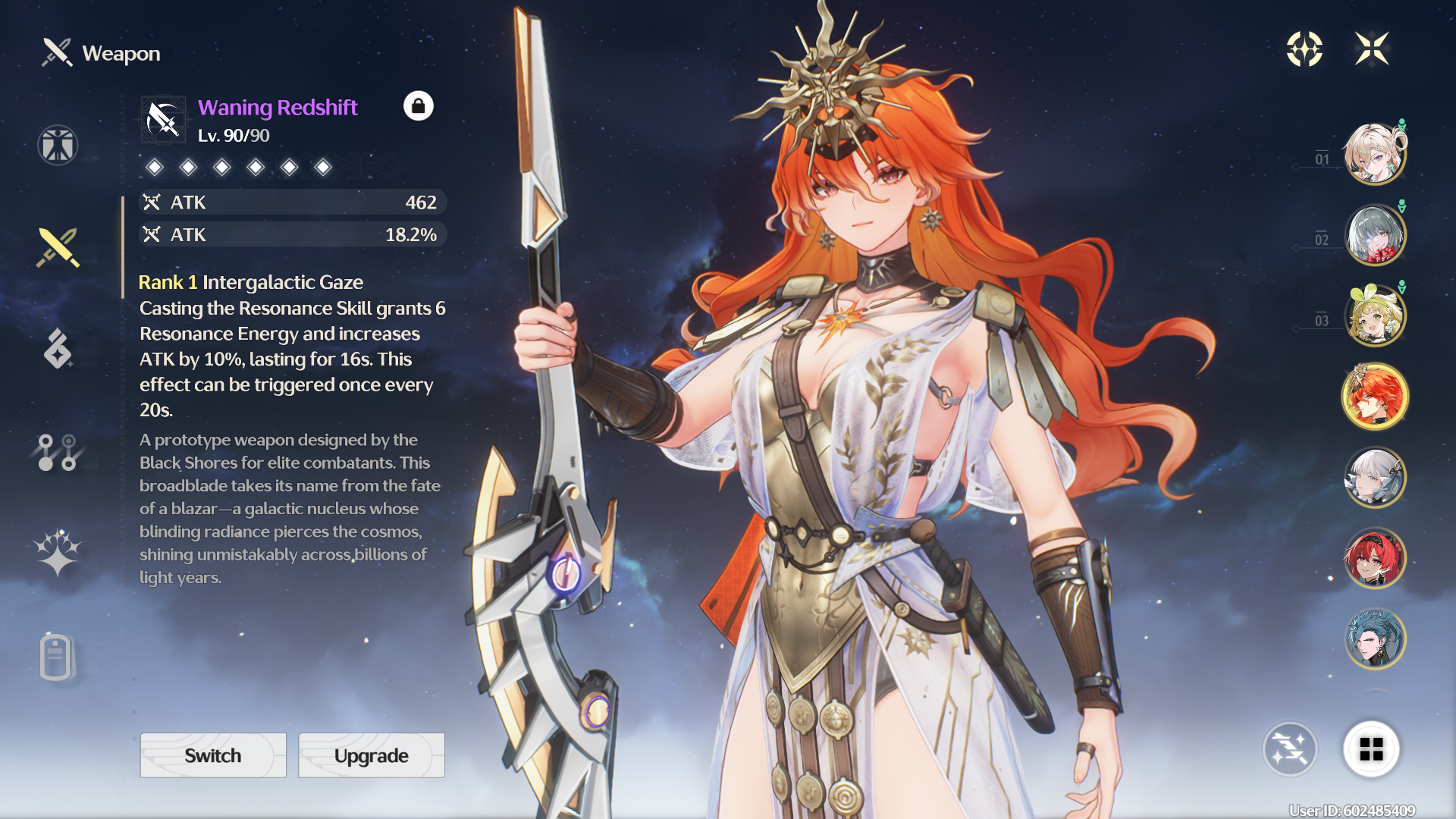Pick the green-haired resonator in slot 03
The image size is (1456, 819).
pos(1374,316)
